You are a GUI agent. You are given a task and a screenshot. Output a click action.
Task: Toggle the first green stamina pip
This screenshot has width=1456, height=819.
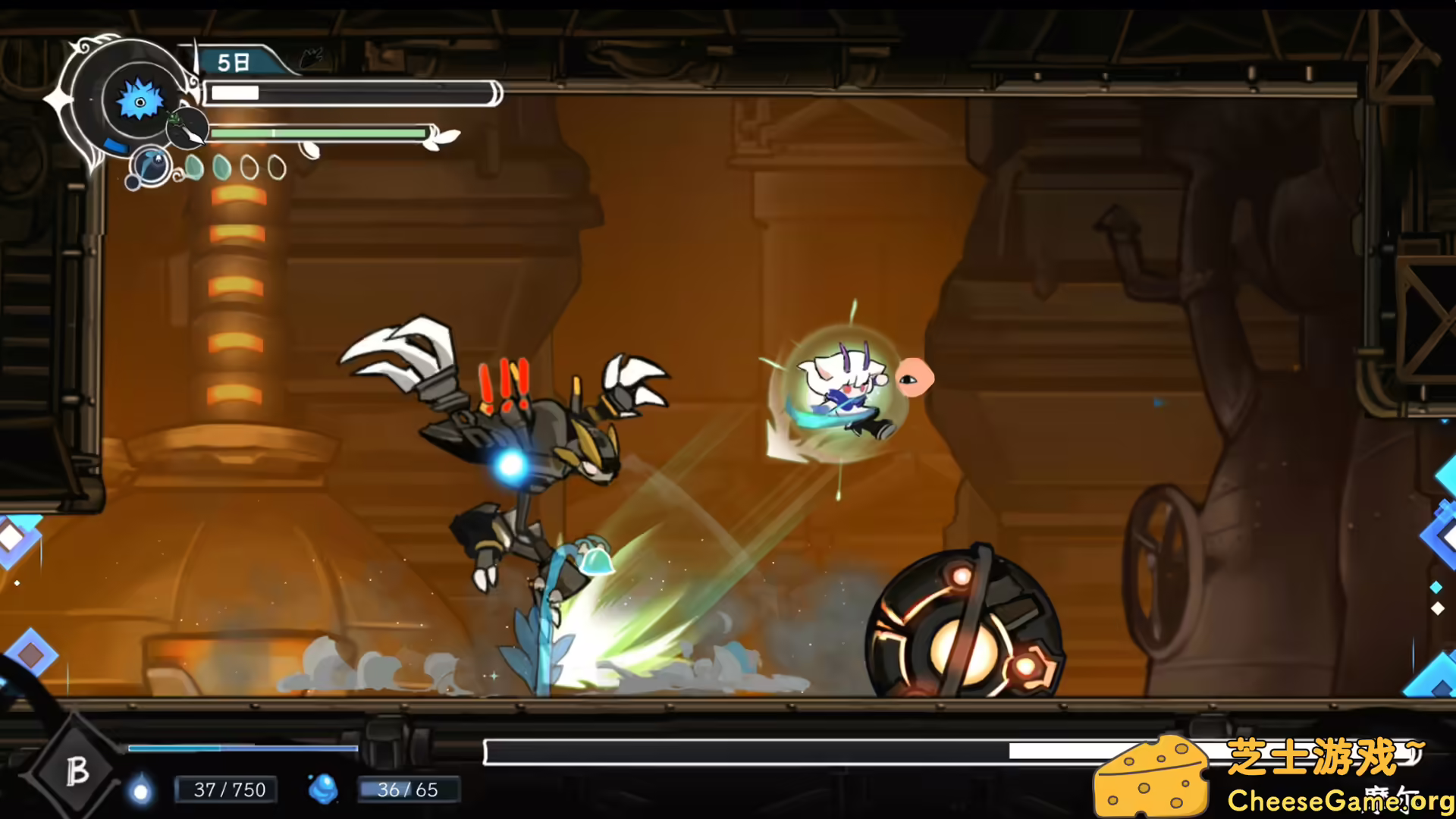[x=196, y=168]
